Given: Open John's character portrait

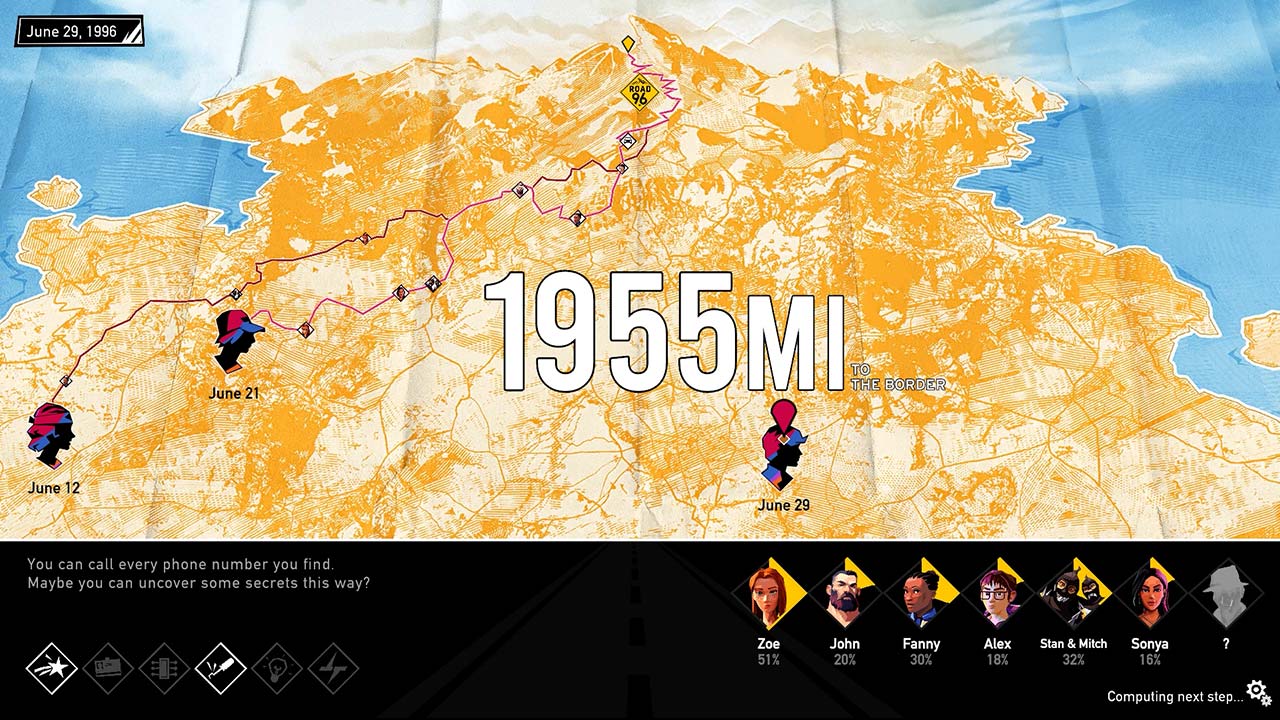Looking at the screenshot, I should [x=846, y=594].
